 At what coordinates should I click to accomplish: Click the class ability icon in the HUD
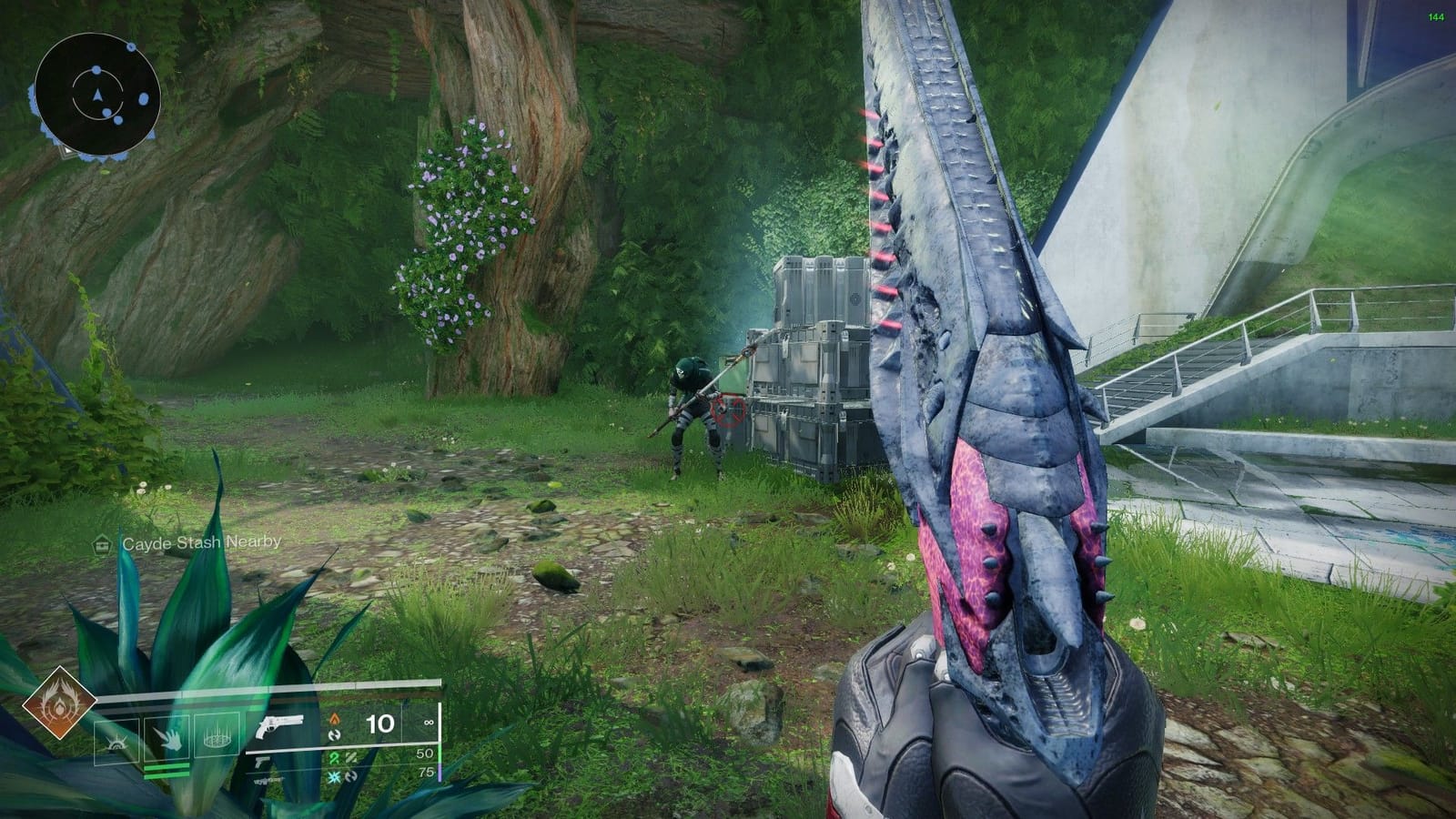(x=116, y=743)
